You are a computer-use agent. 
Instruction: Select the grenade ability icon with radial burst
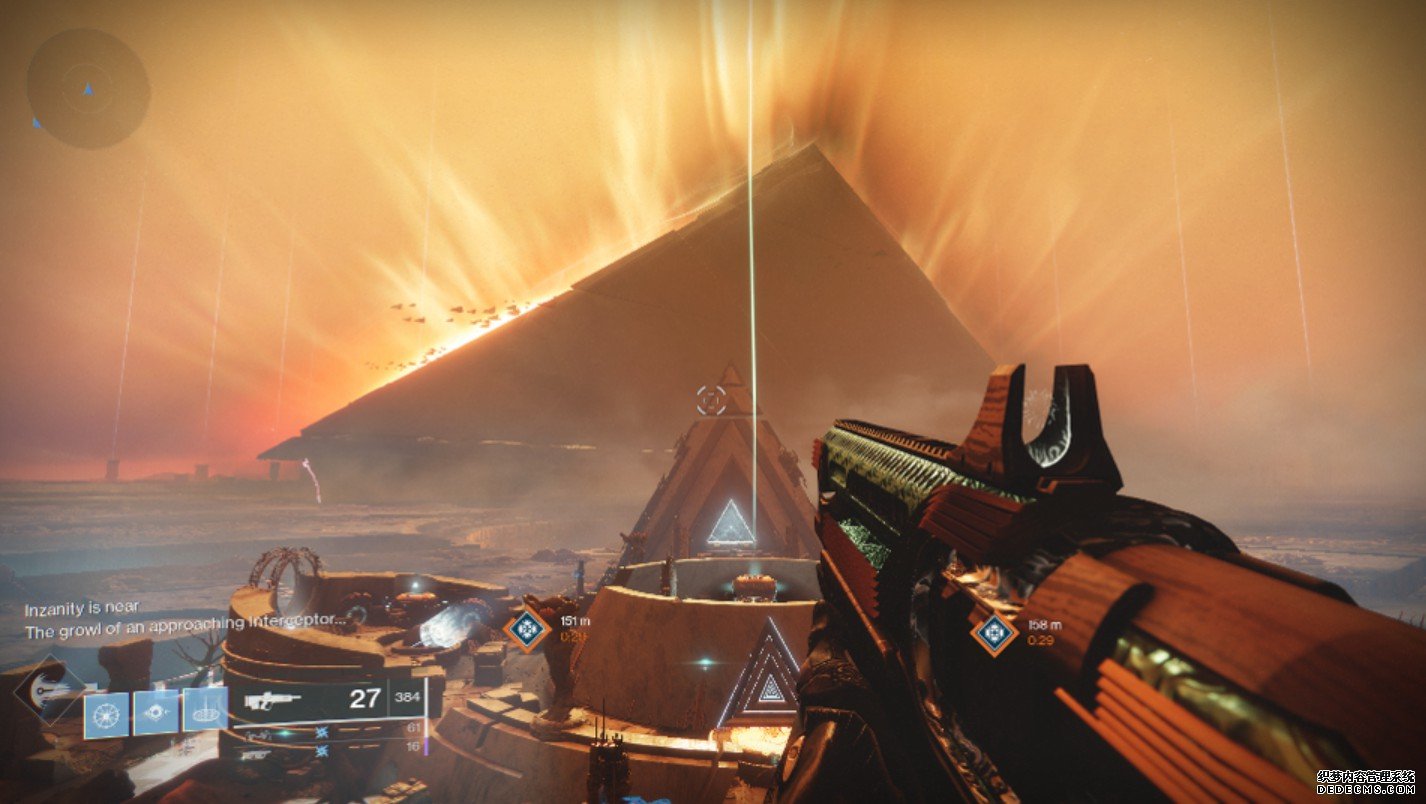(105, 714)
